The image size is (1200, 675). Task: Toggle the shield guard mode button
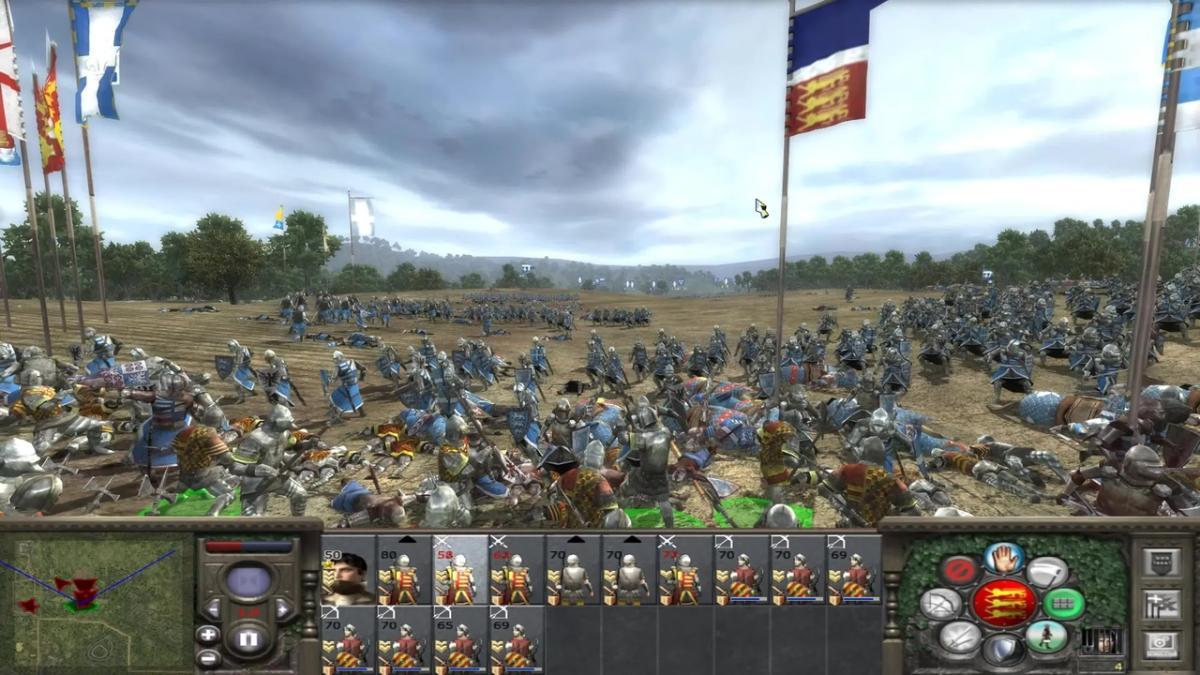pos(1003,651)
